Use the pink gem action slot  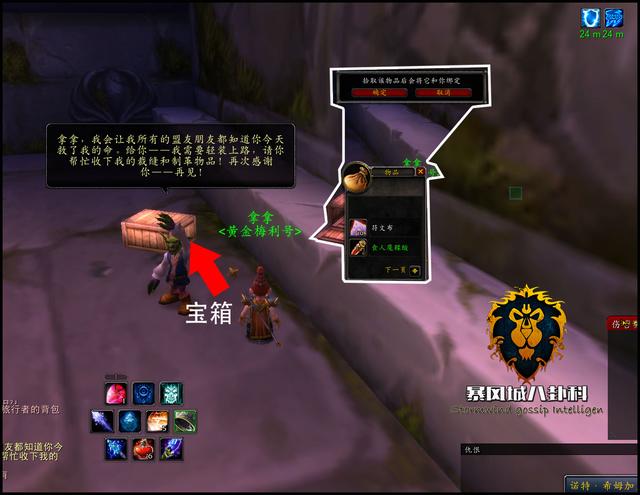point(117,393)
